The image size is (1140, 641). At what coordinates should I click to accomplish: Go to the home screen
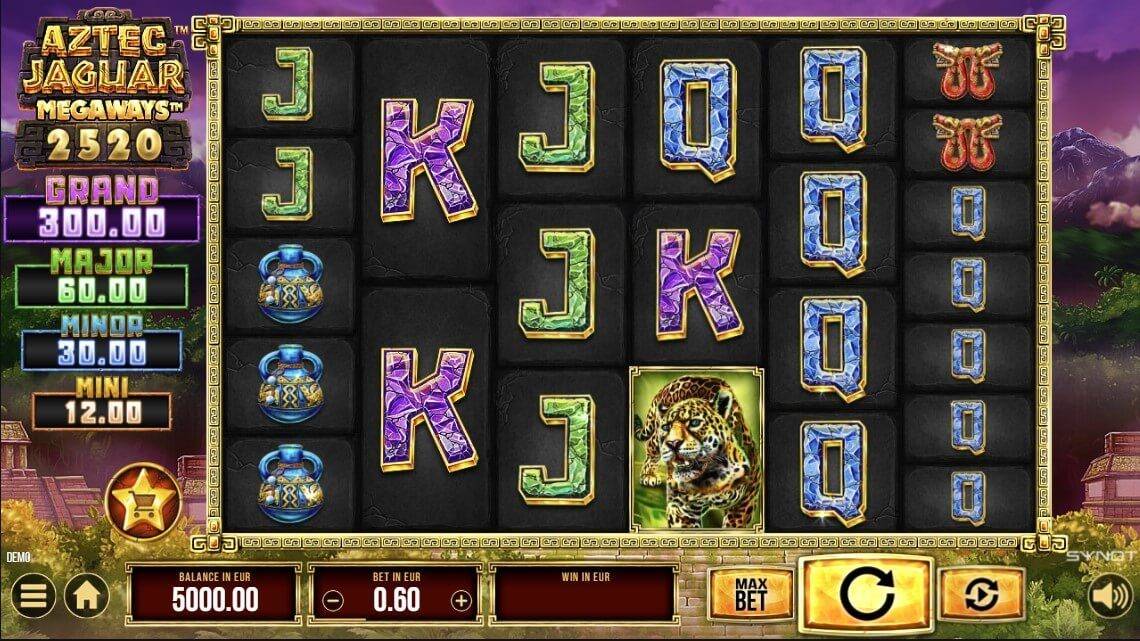pyautogui.click(x=87, y=598)
